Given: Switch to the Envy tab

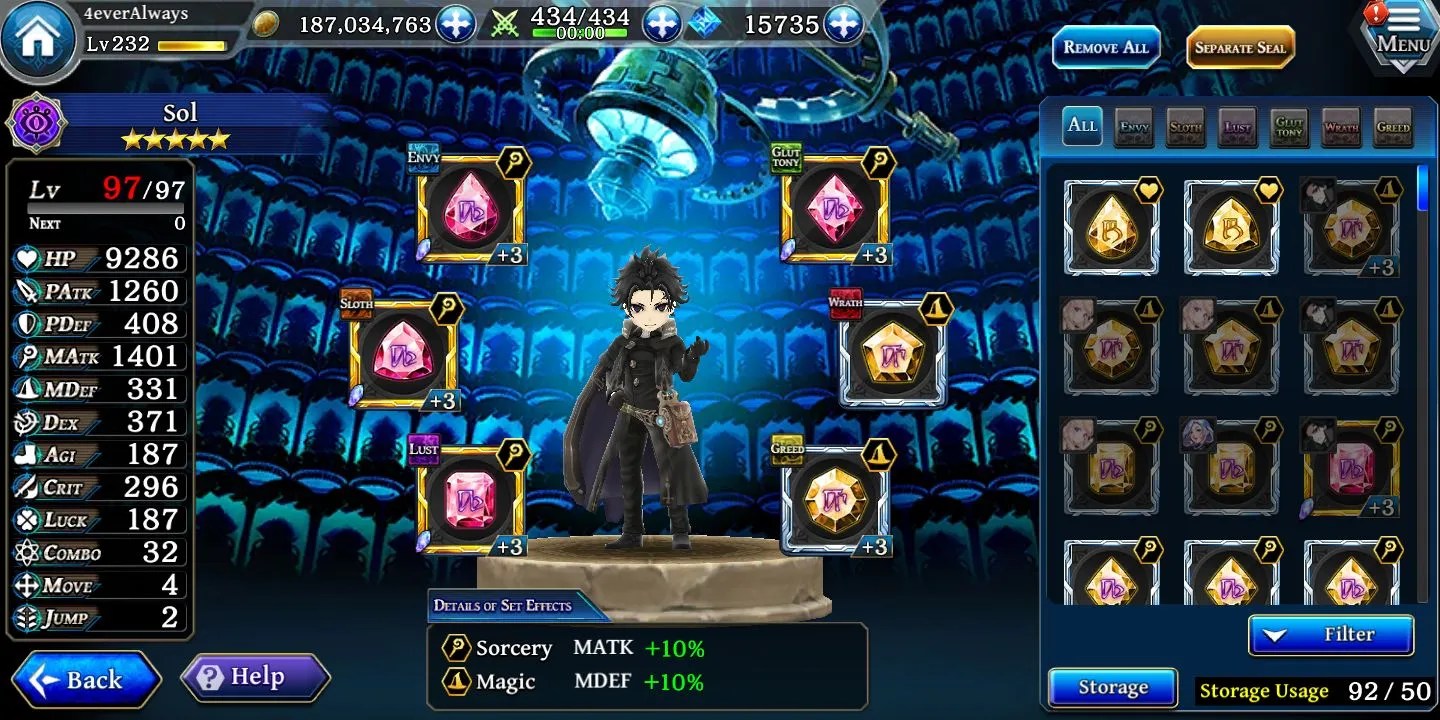Looking at the screenshot, I should [x=1134, y=126].
